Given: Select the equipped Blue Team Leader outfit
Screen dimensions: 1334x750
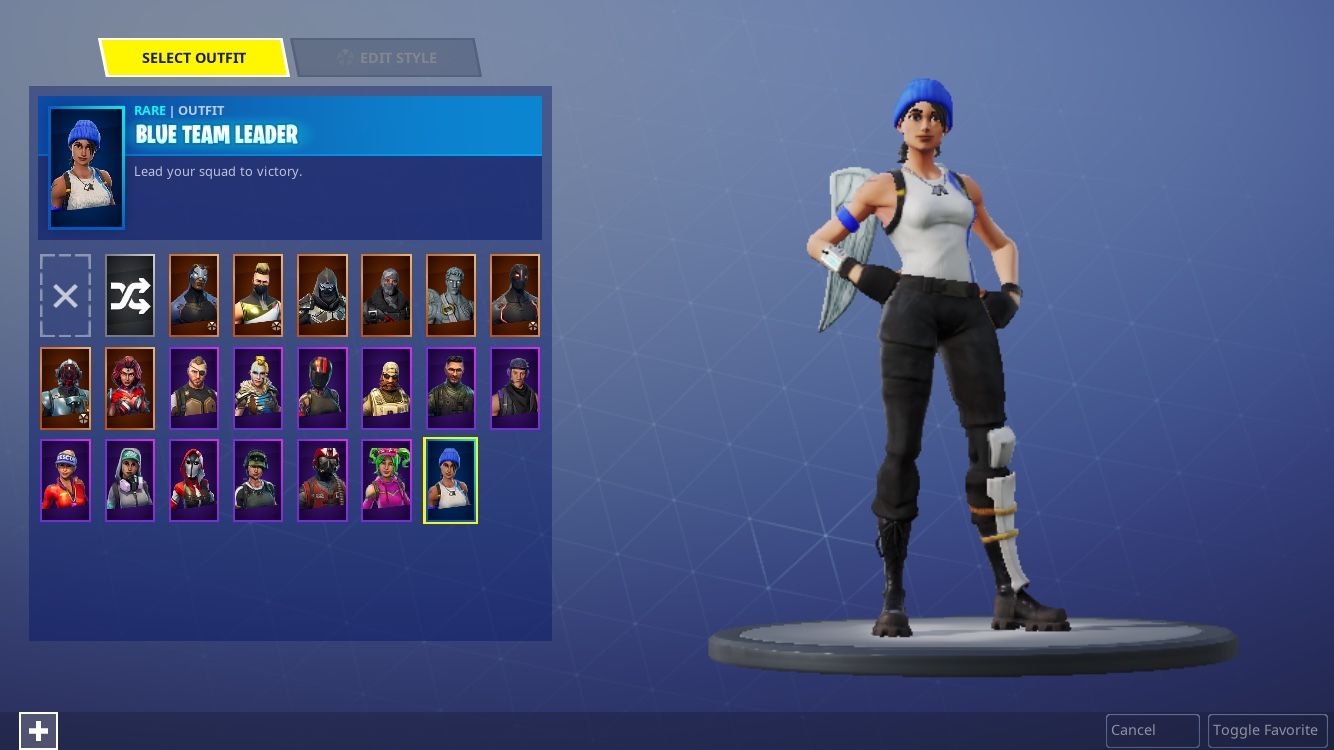Looking at the screenshot, I should point(450,480).
